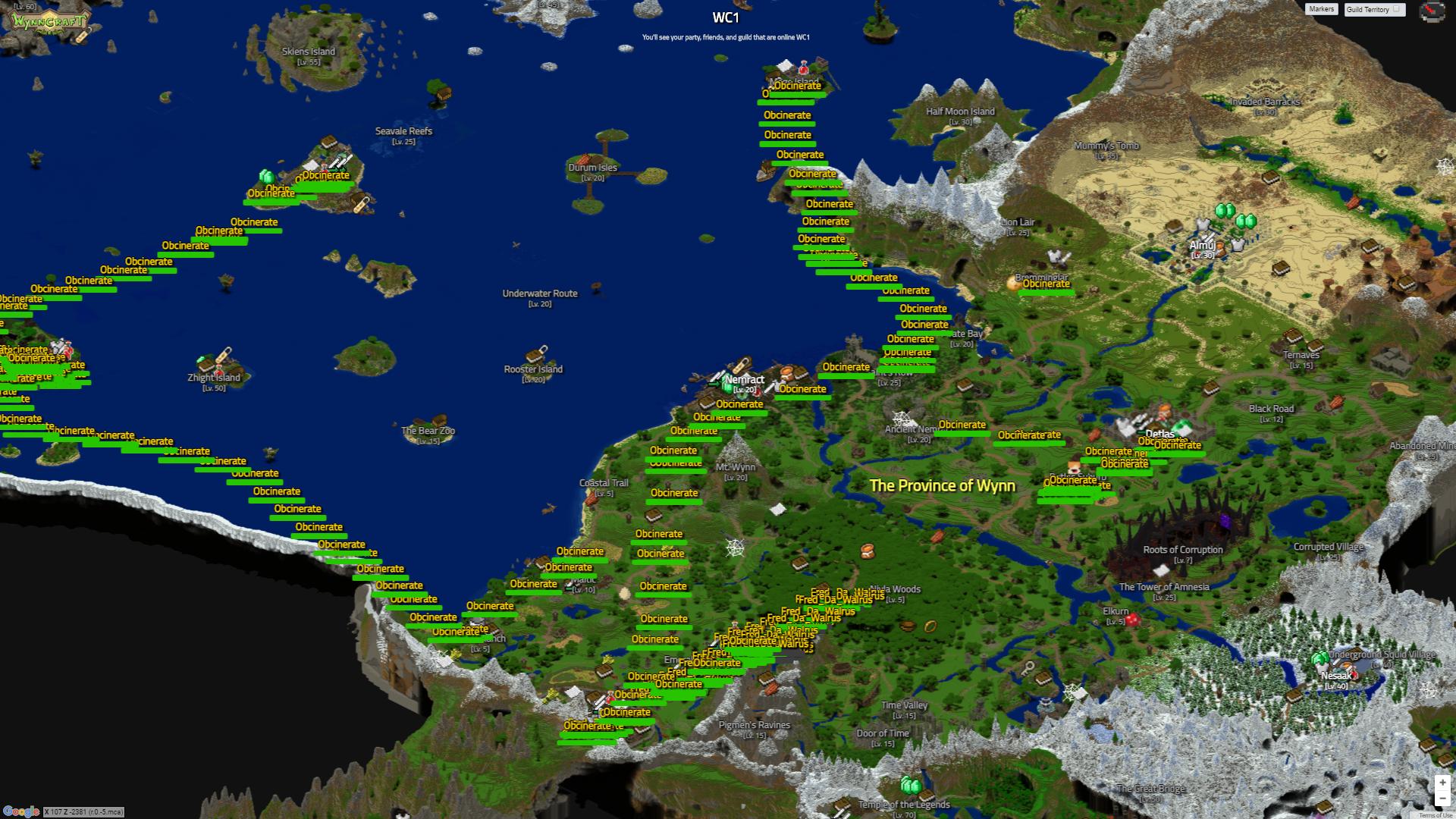Click the WynnCraft logo
This screenshot has width=1456, height=819.
point(47,20)
